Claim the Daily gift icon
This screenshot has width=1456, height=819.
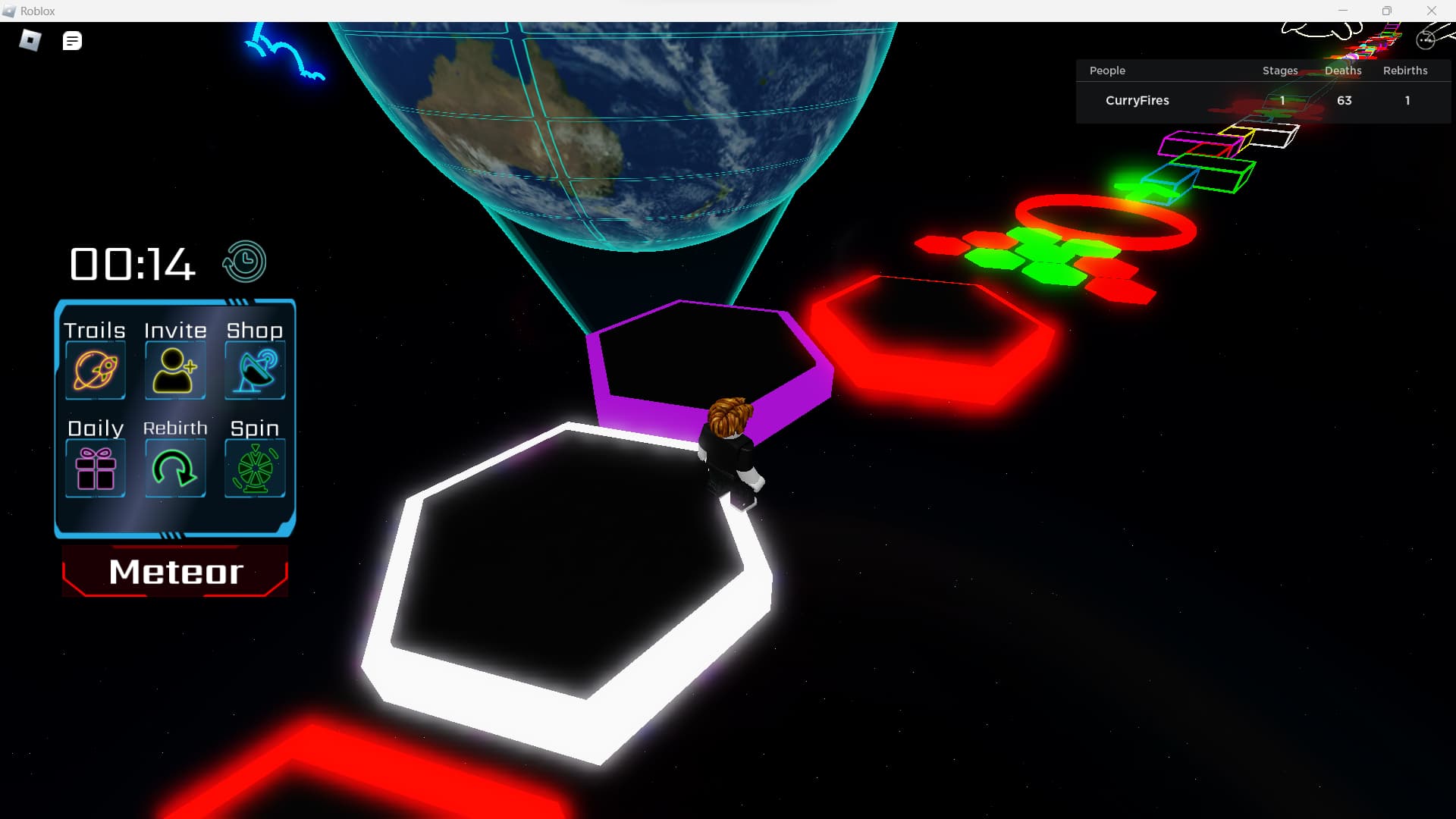click(94, 467)
